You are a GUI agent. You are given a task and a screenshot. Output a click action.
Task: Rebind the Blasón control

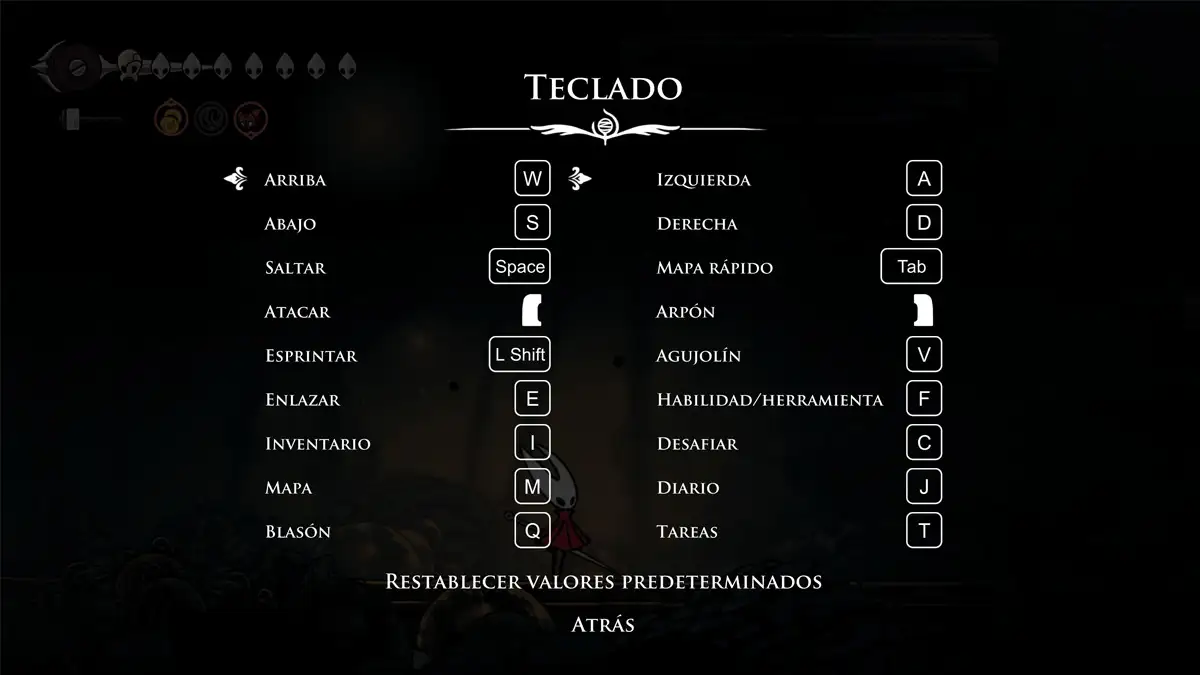pyautogui.click(x=532, y=531)
